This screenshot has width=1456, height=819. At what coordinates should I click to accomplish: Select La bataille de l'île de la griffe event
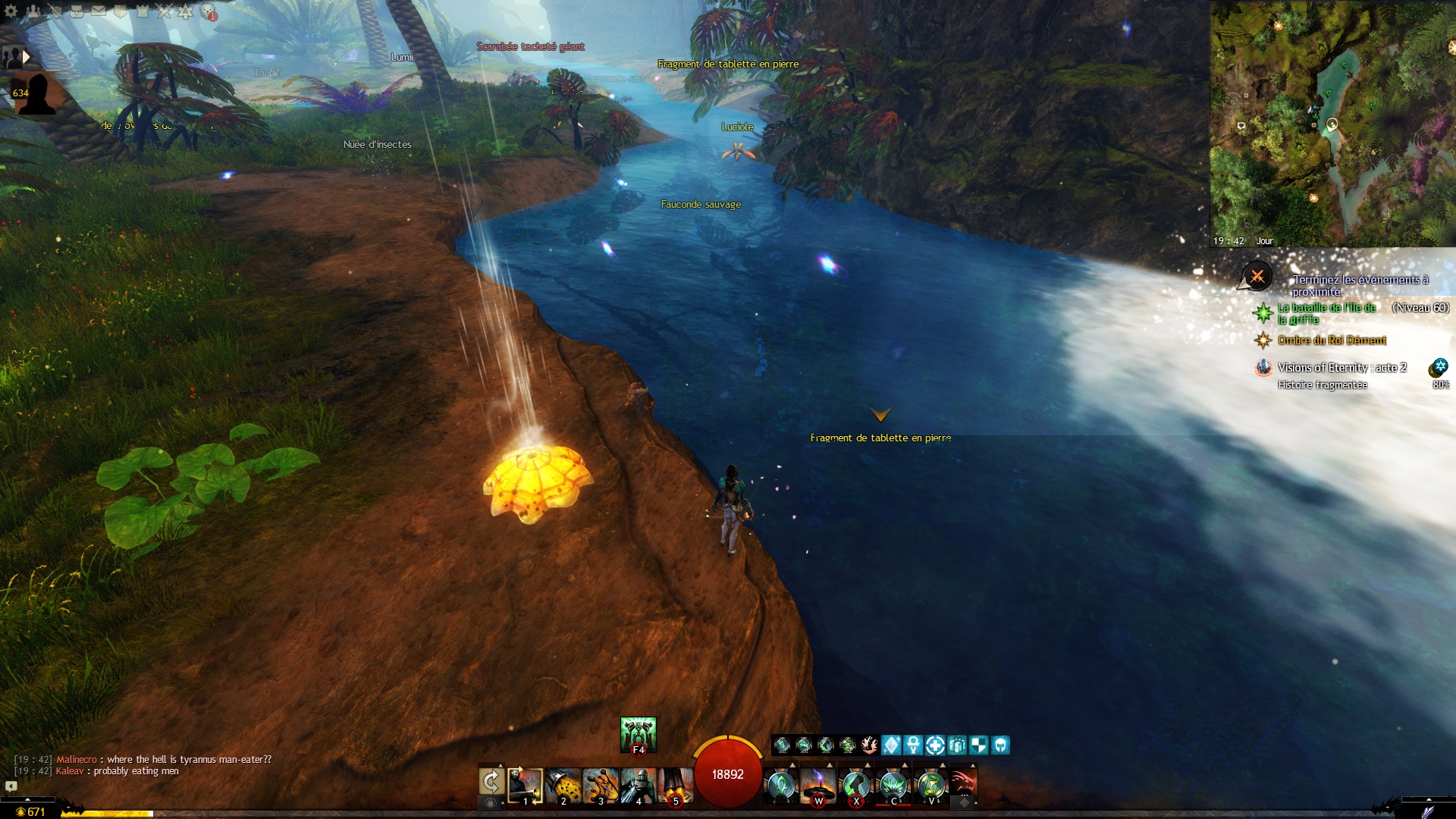1326,313
